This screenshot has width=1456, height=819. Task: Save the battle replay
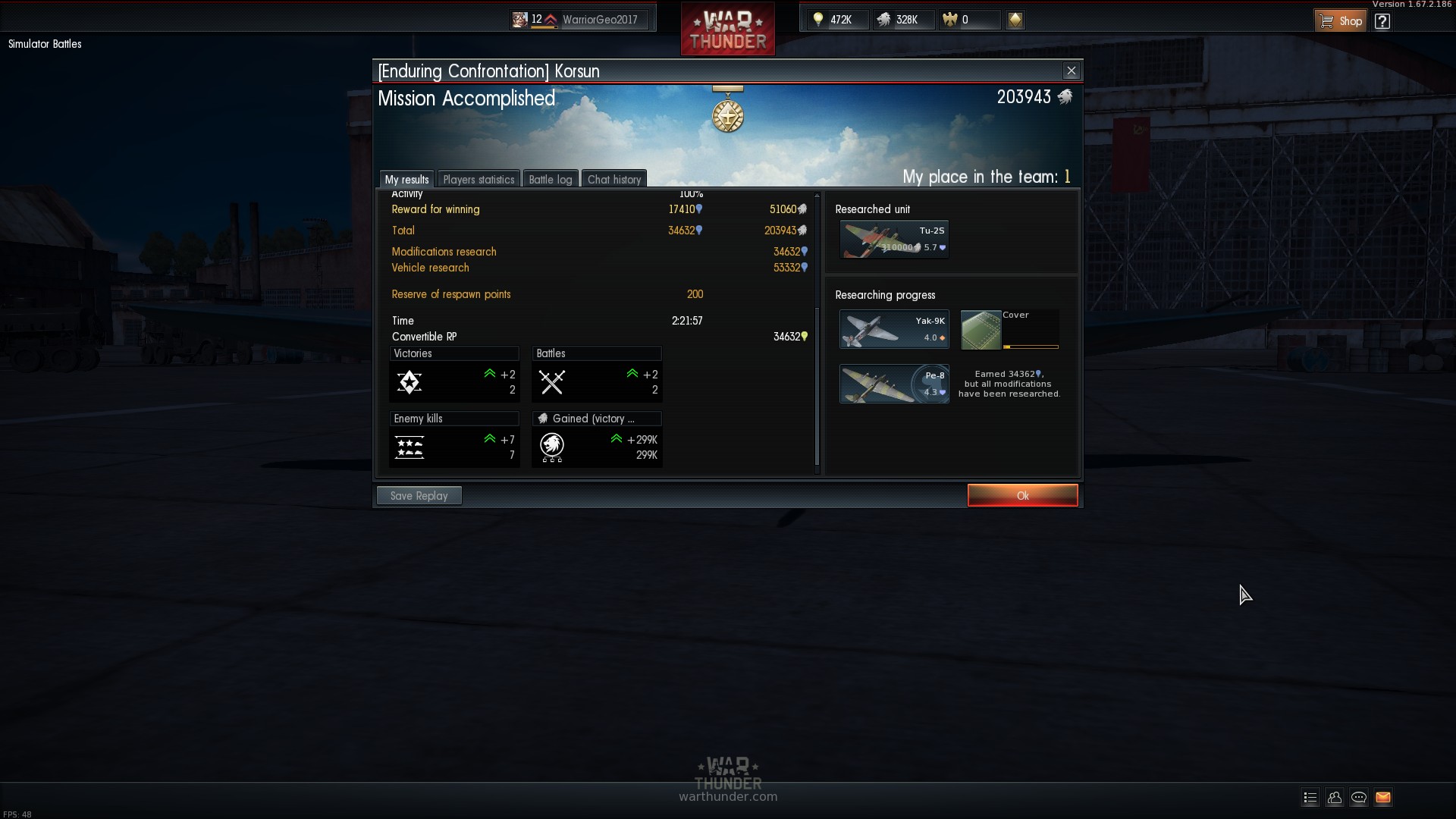(x=419, y=495)
